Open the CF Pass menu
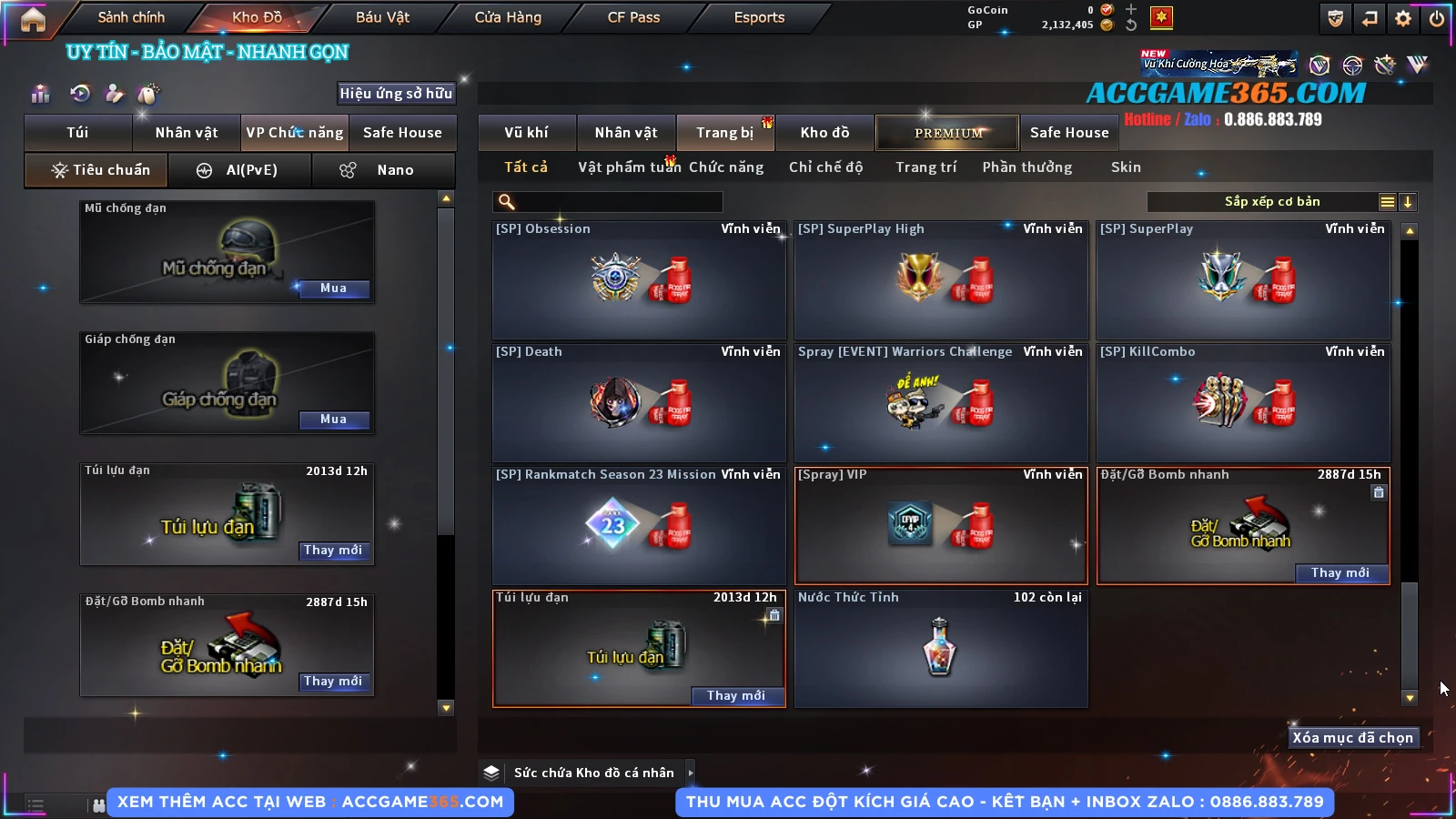Image resolution: width=1456 pixels, height=819 pixels. tap(633, 17)
